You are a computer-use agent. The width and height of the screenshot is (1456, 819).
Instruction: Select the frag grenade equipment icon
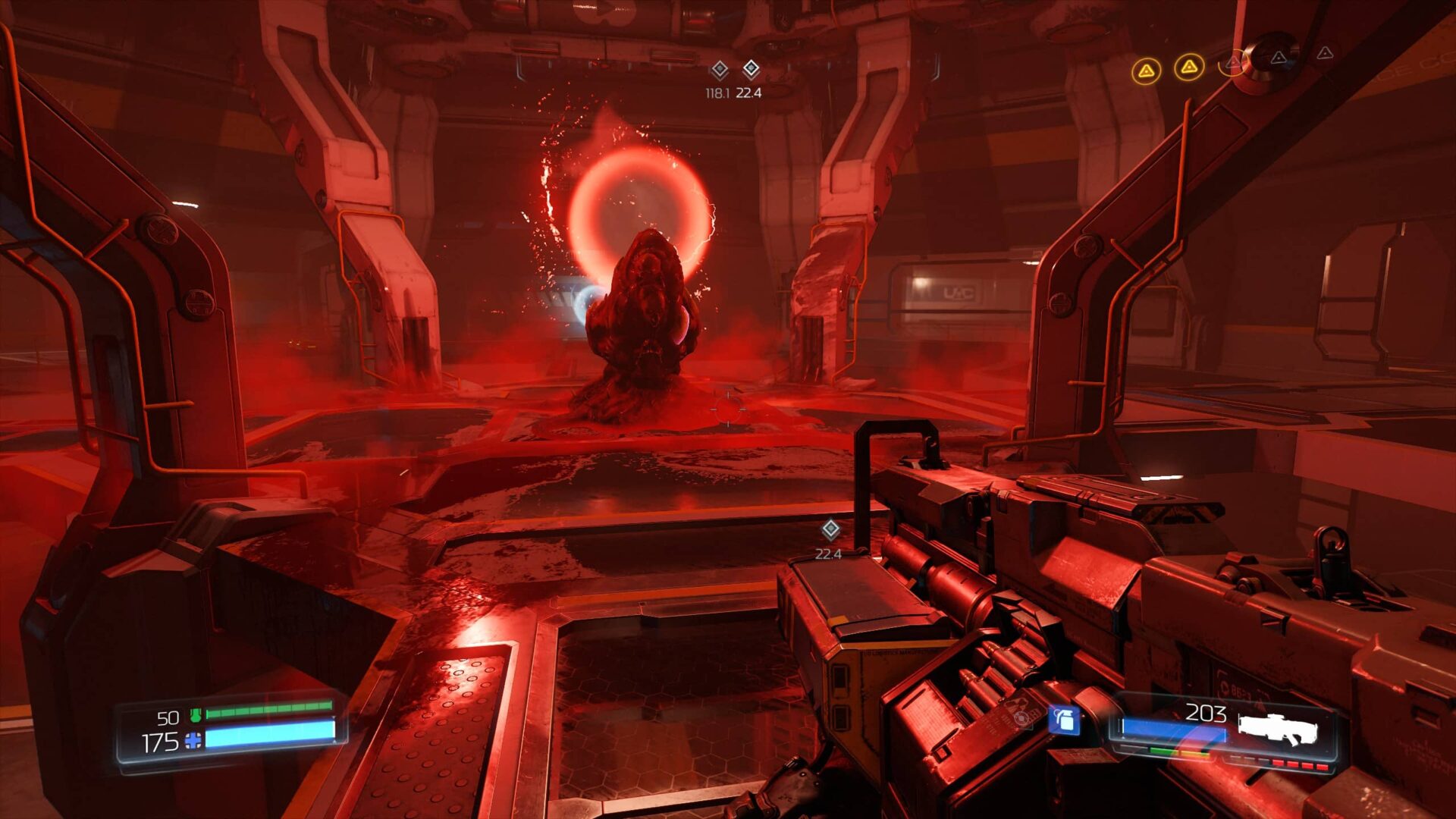pos(1064,720)
